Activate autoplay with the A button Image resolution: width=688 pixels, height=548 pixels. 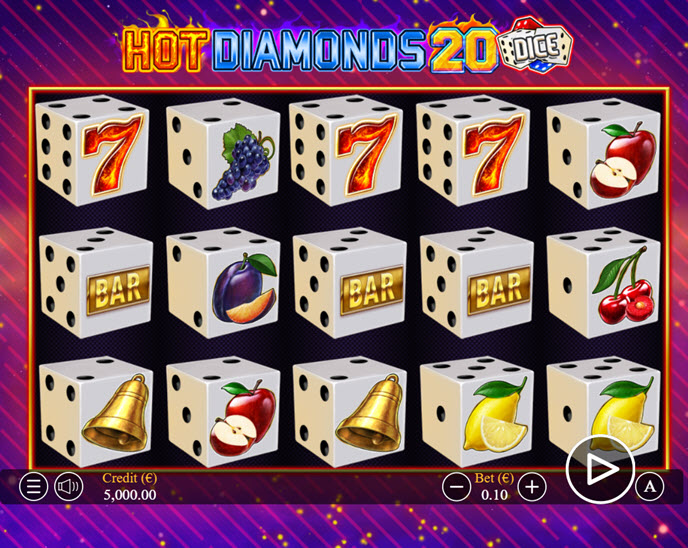click(650, 487)
